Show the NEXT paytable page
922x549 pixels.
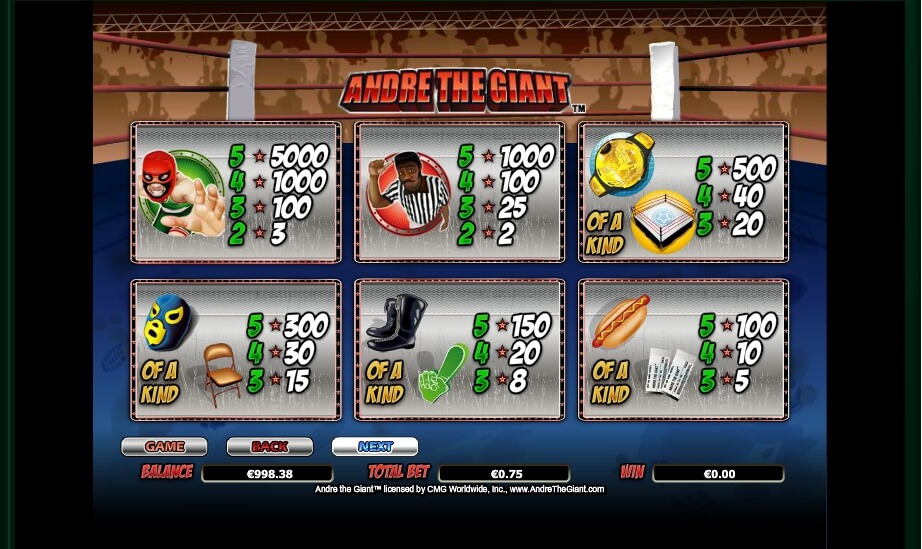tap(375, 447)
